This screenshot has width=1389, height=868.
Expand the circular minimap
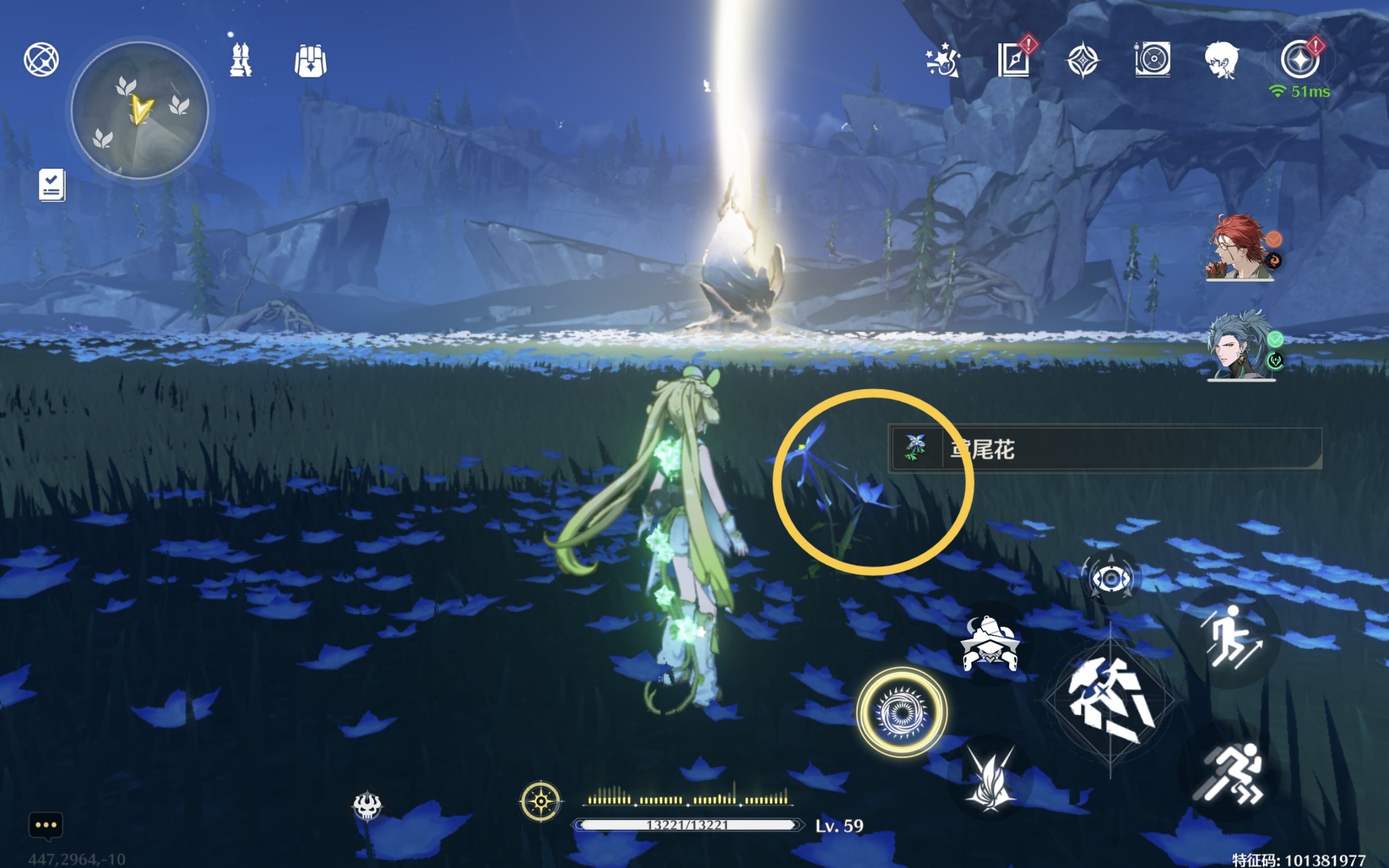tap(139, 110)
